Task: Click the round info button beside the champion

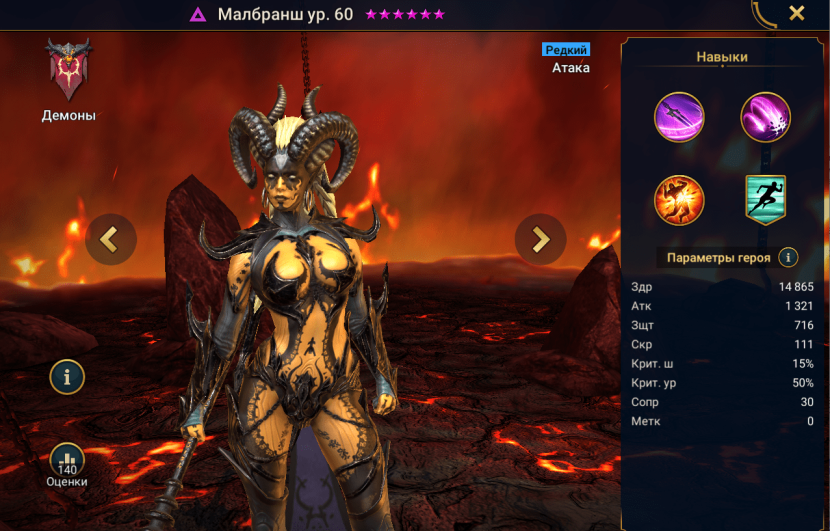Action: tap(67, 377)
